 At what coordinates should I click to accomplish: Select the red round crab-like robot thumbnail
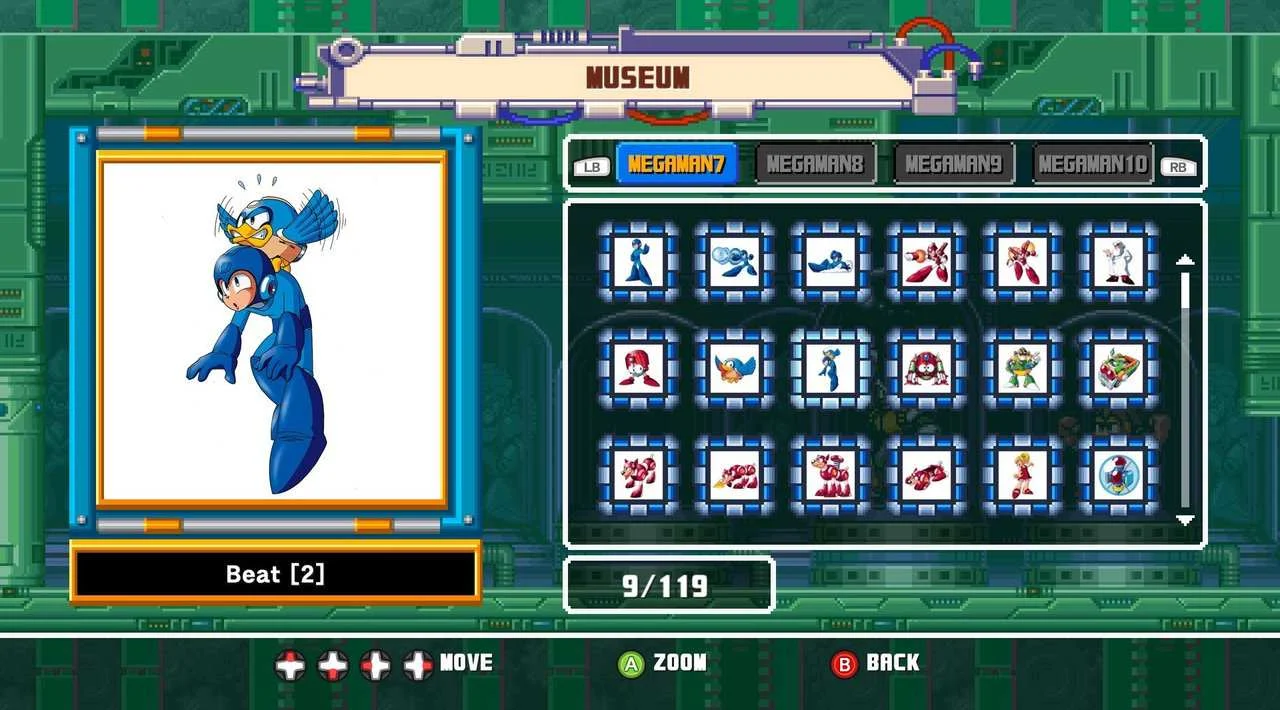pos(926,368)
